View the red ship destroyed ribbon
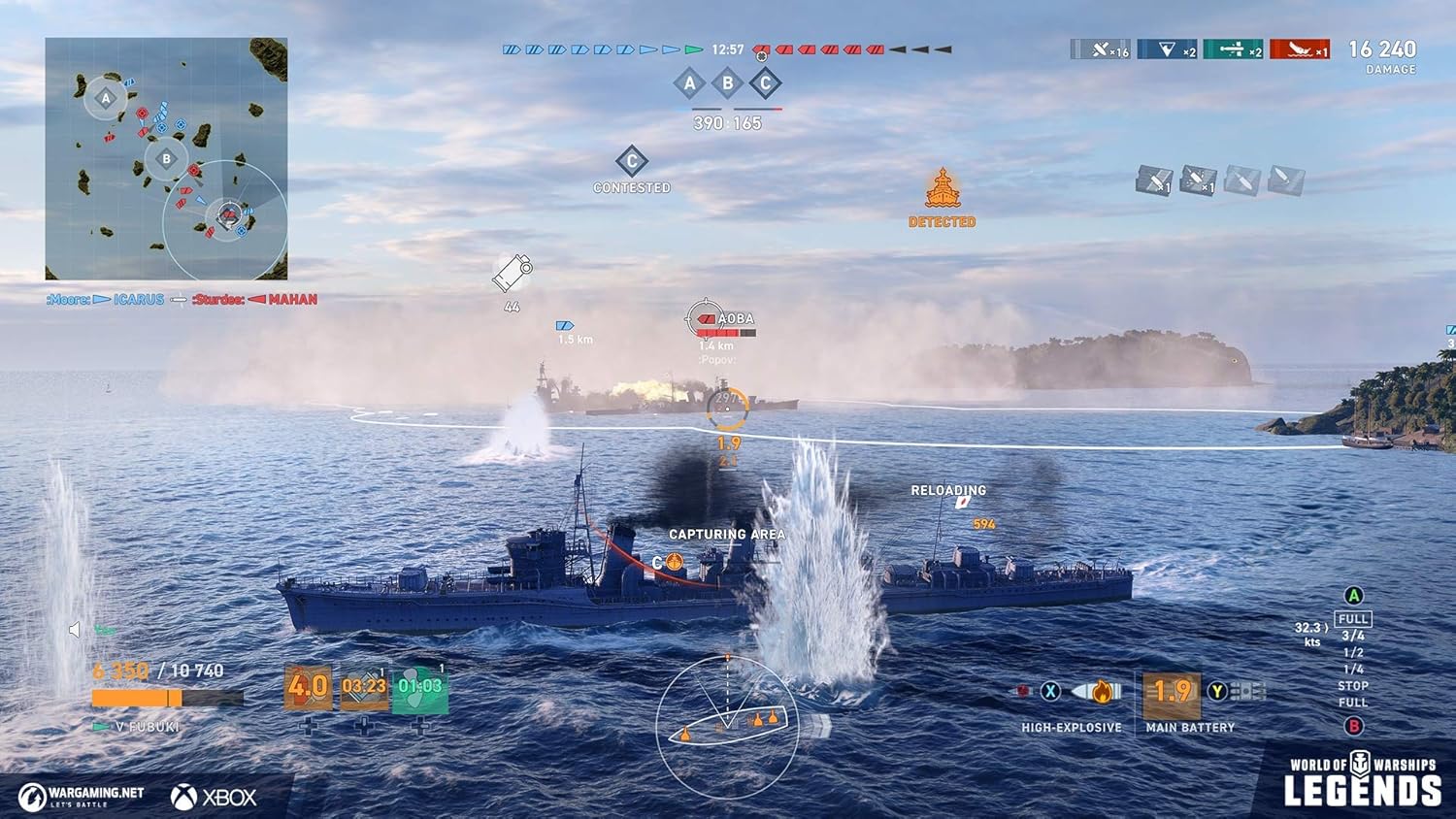1456x819 pixels. 1300,49
